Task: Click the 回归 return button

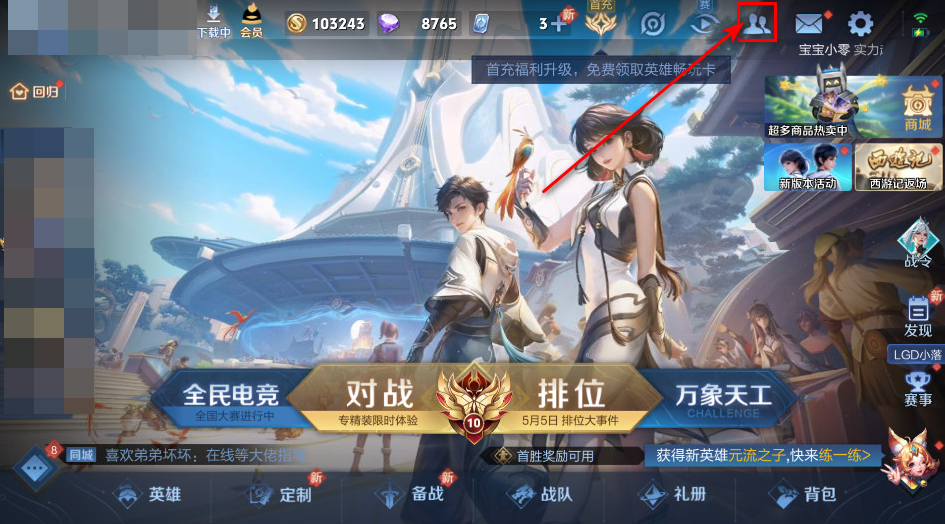Action: tap(35, 92)
